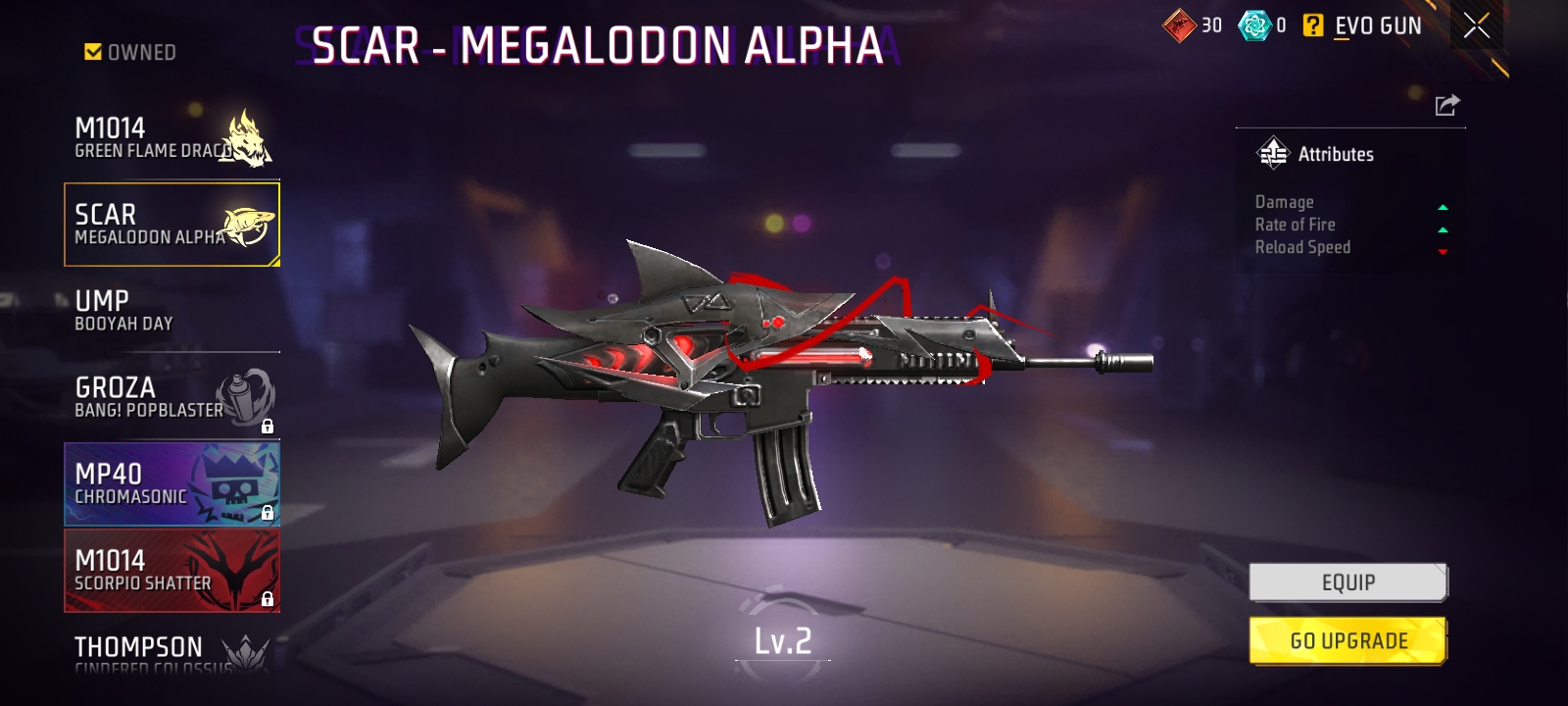Select locked Groza Bang! Popblaster skin
1568x706 pixels.
[171, 397]
